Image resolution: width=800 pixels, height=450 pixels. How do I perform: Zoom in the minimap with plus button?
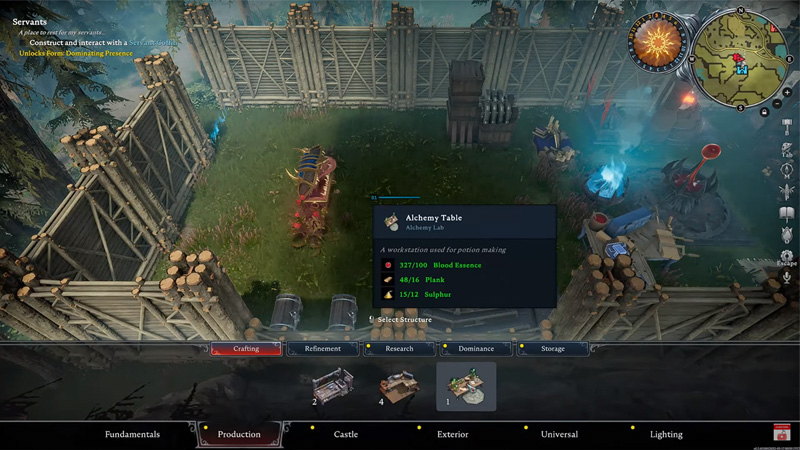click(788, 92)
